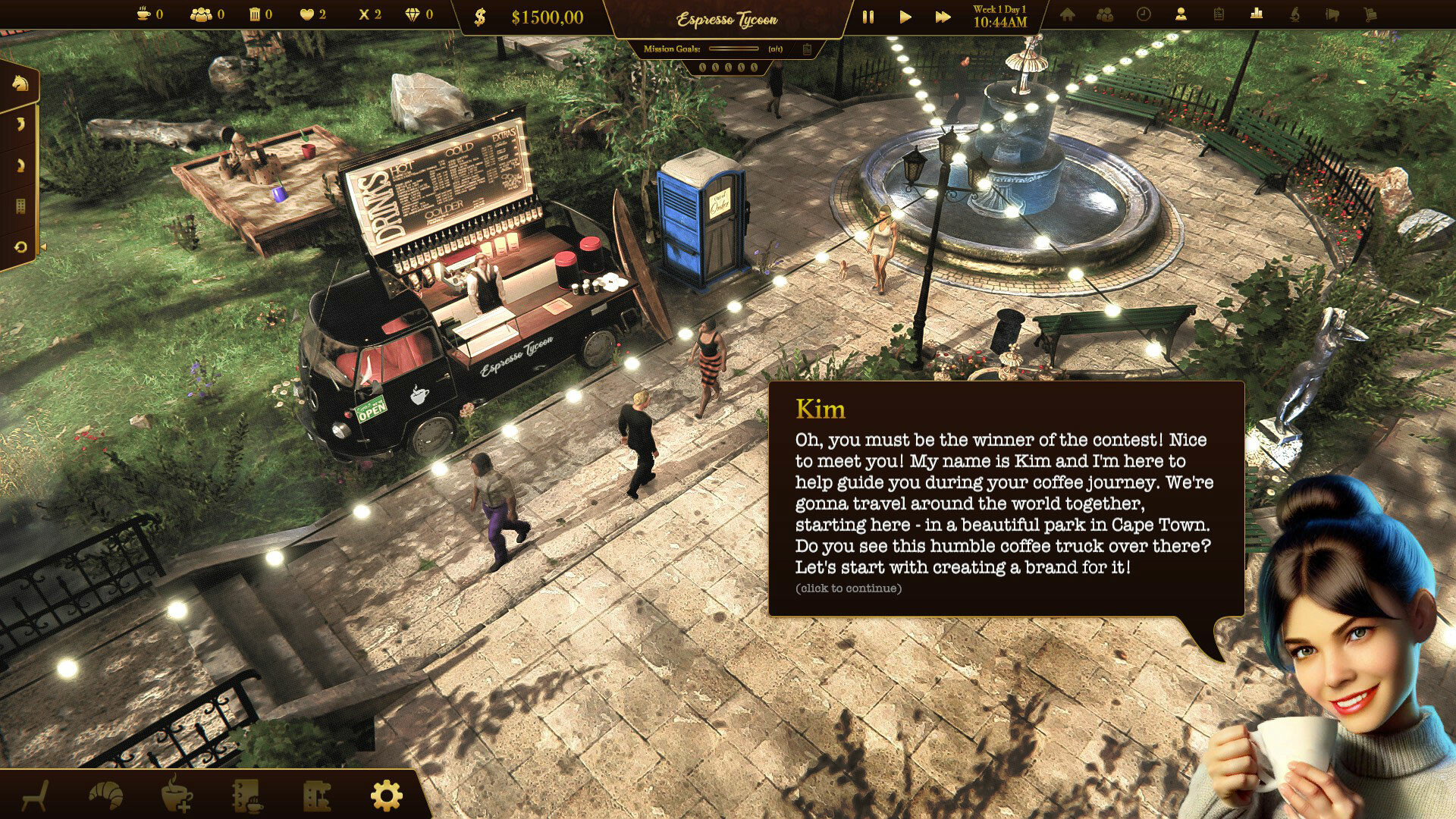Enable fast-forward game speed
Viewport: 1456px width, 819px height.
point(943,15)
